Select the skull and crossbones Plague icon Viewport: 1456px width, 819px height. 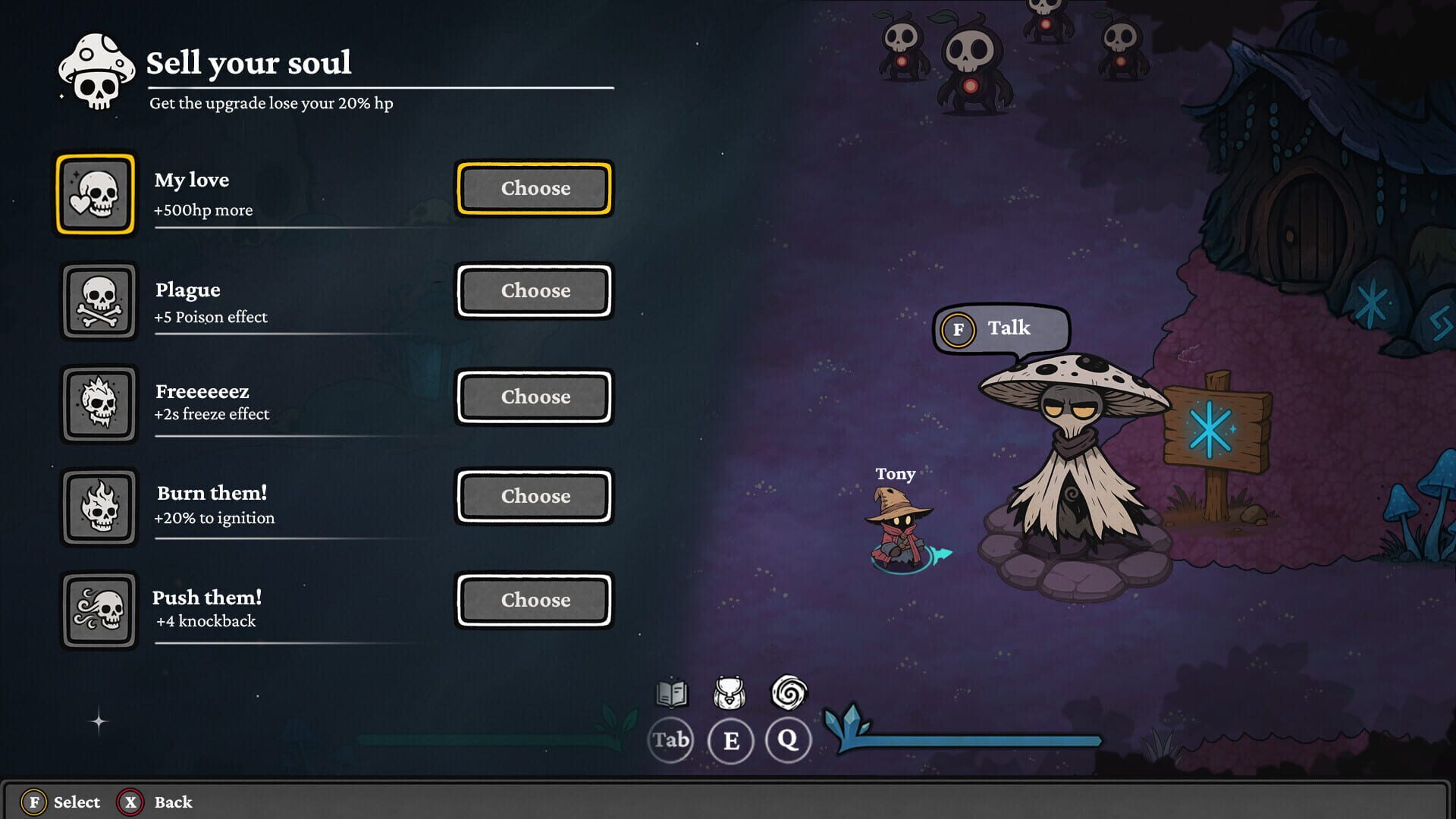(99, 301)
